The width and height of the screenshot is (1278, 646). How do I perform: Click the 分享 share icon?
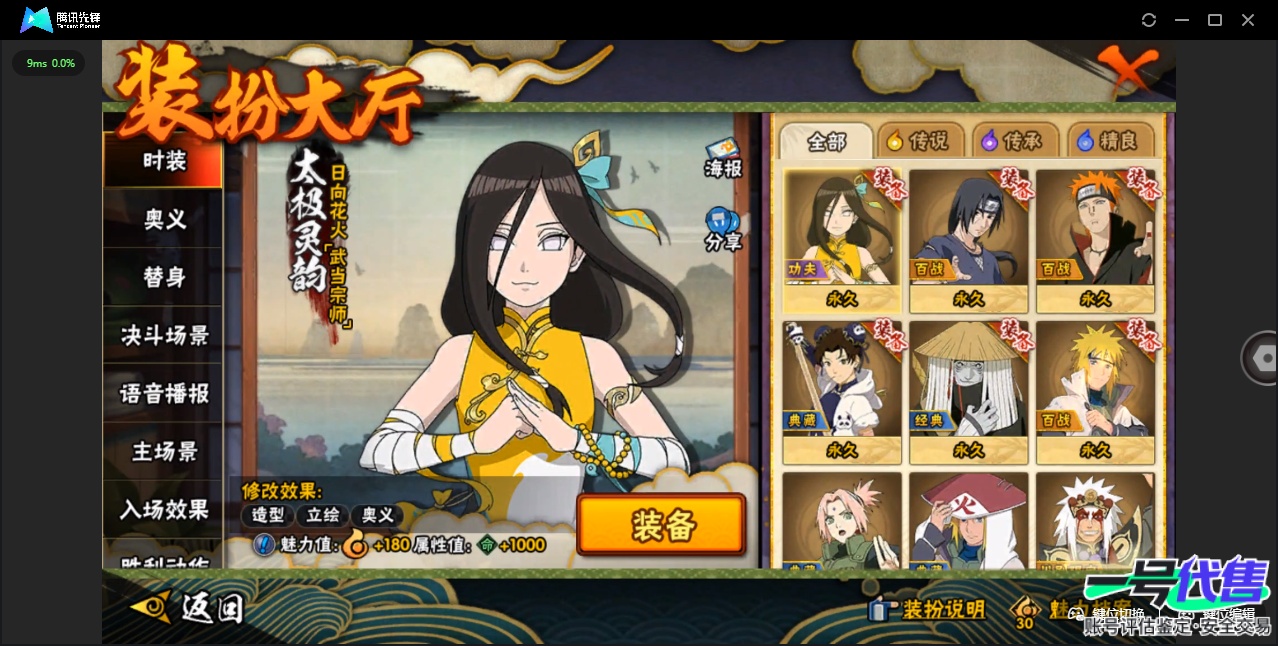coord(722,229)
